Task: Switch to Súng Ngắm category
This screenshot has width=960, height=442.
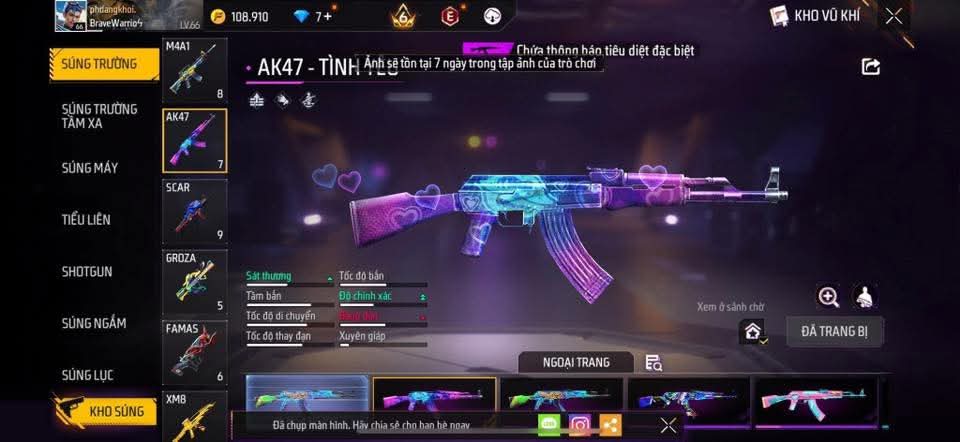Action: tap(94, 323)
